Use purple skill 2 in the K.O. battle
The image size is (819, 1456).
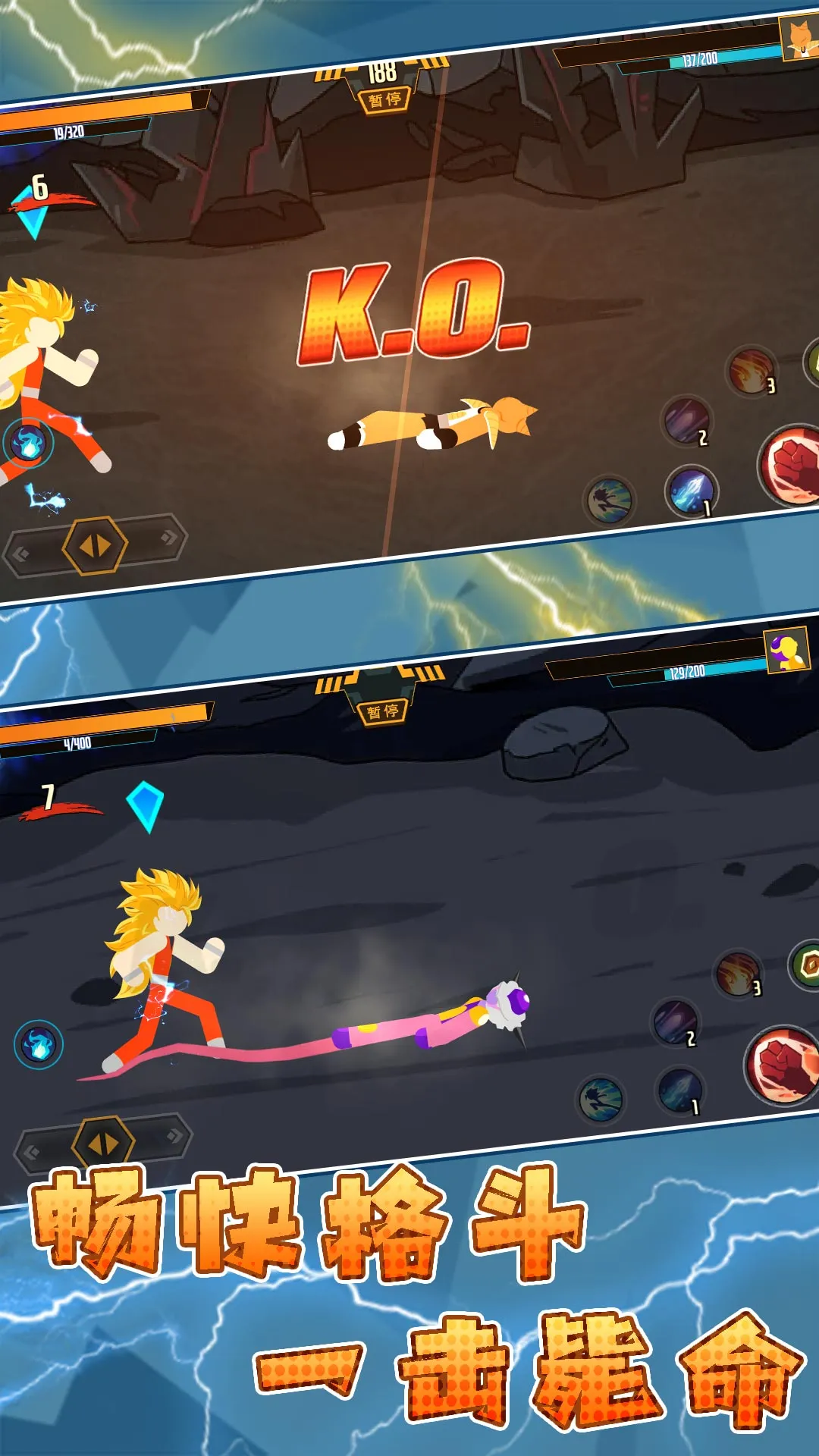(x=687, y=422)
